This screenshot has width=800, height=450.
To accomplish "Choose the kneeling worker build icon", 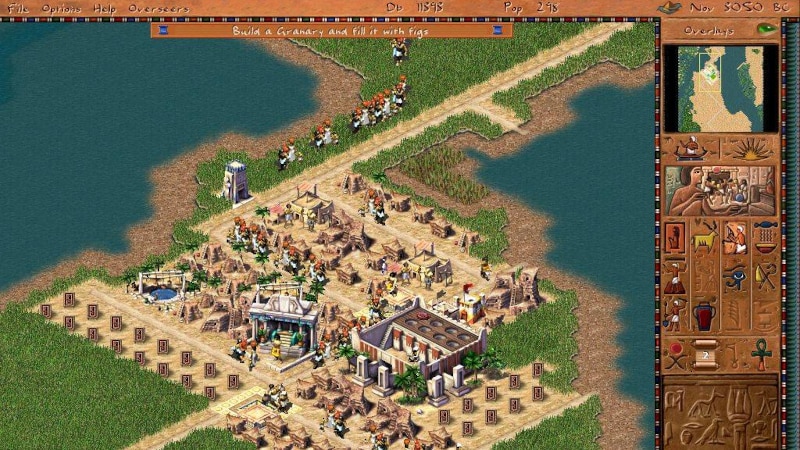I will (735, 237).
